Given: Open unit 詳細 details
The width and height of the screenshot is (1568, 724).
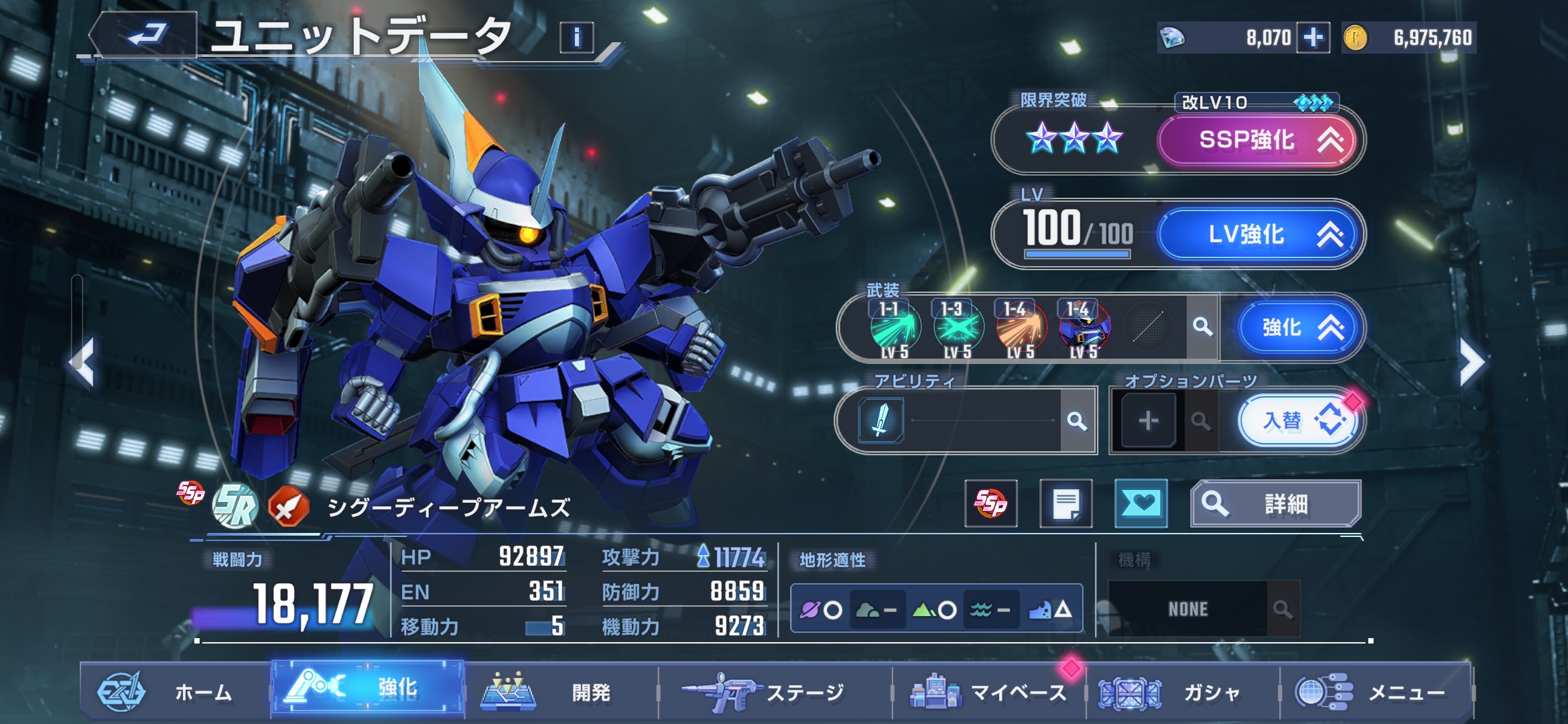Looking at the screenshot, I should pos(1275,504).
